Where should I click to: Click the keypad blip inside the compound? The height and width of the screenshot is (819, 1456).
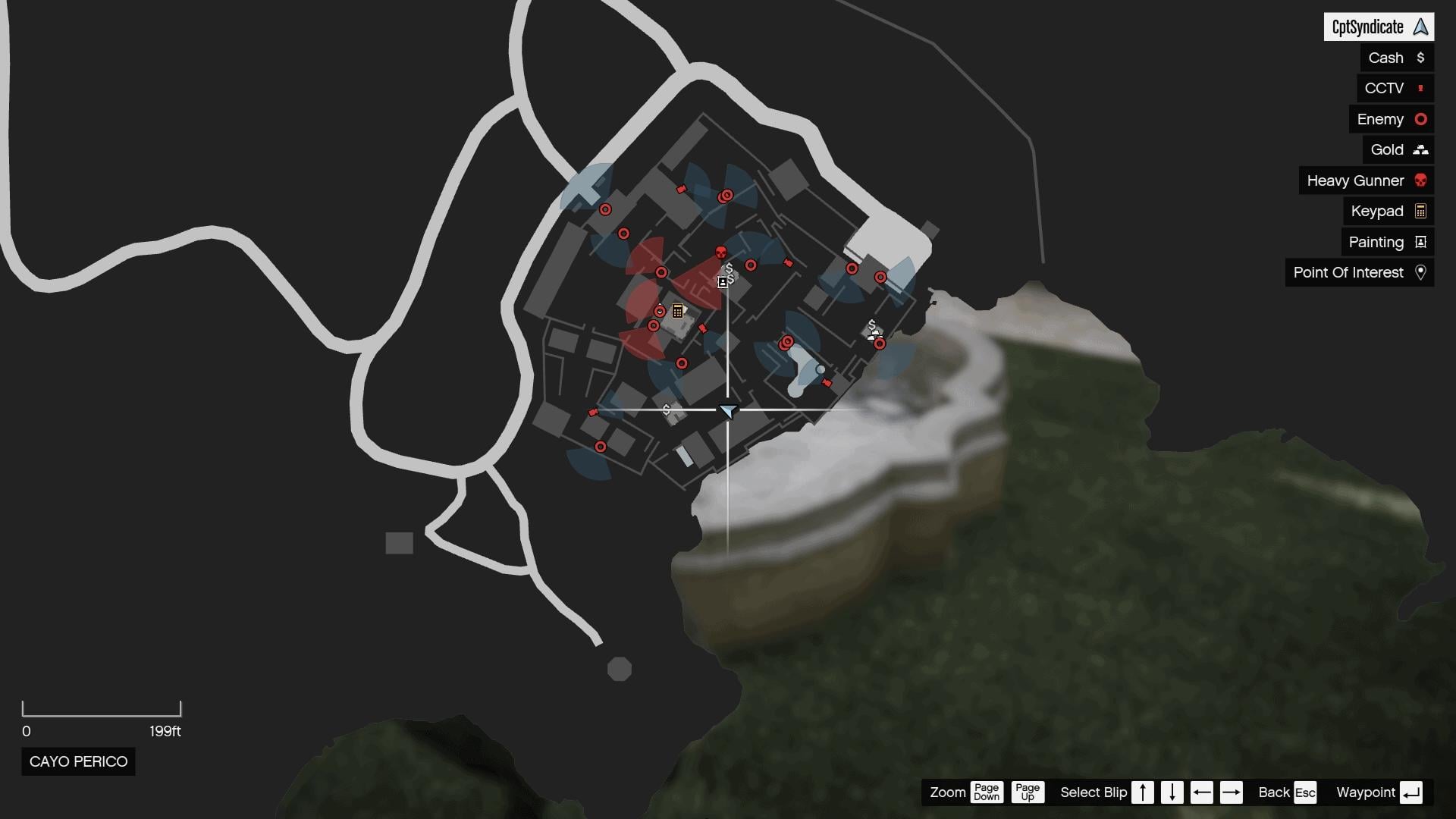[x=676, y=311]
